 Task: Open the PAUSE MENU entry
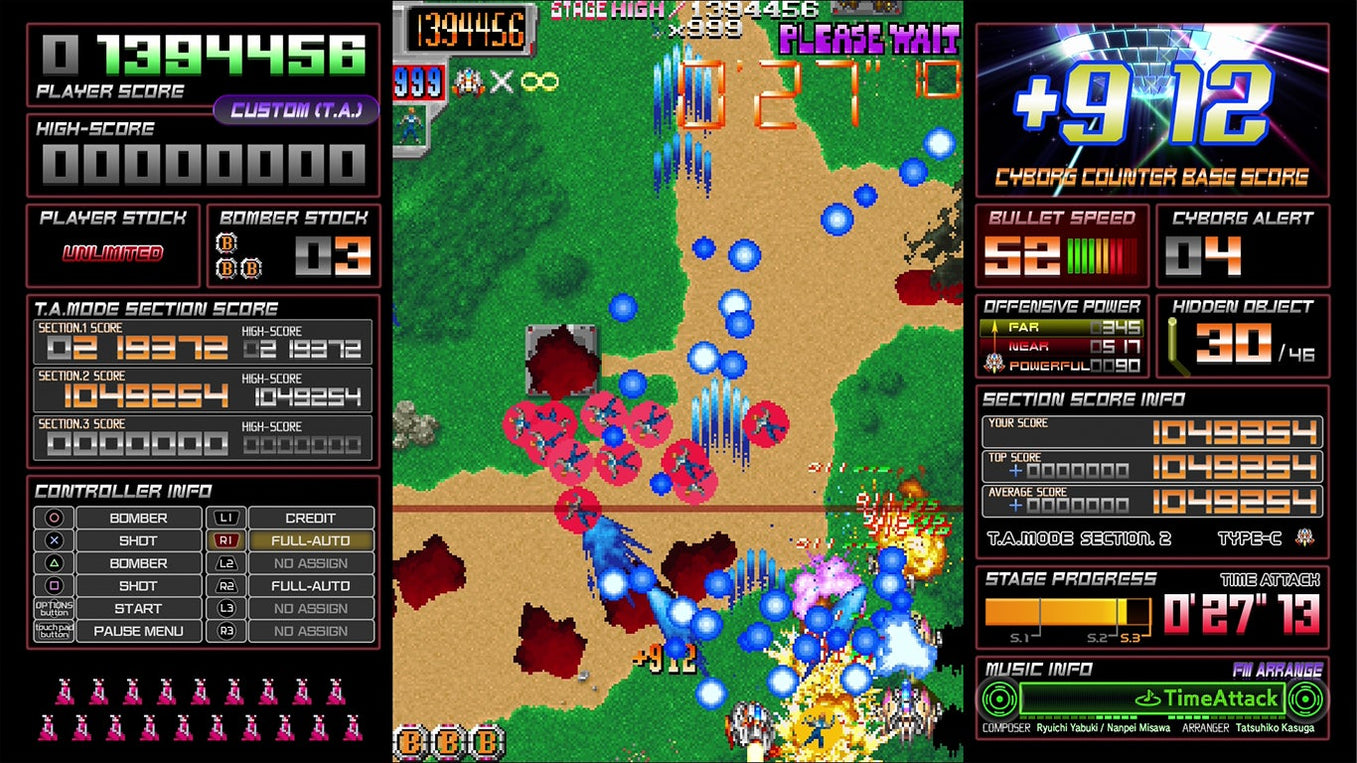click(x=139, y=630)
